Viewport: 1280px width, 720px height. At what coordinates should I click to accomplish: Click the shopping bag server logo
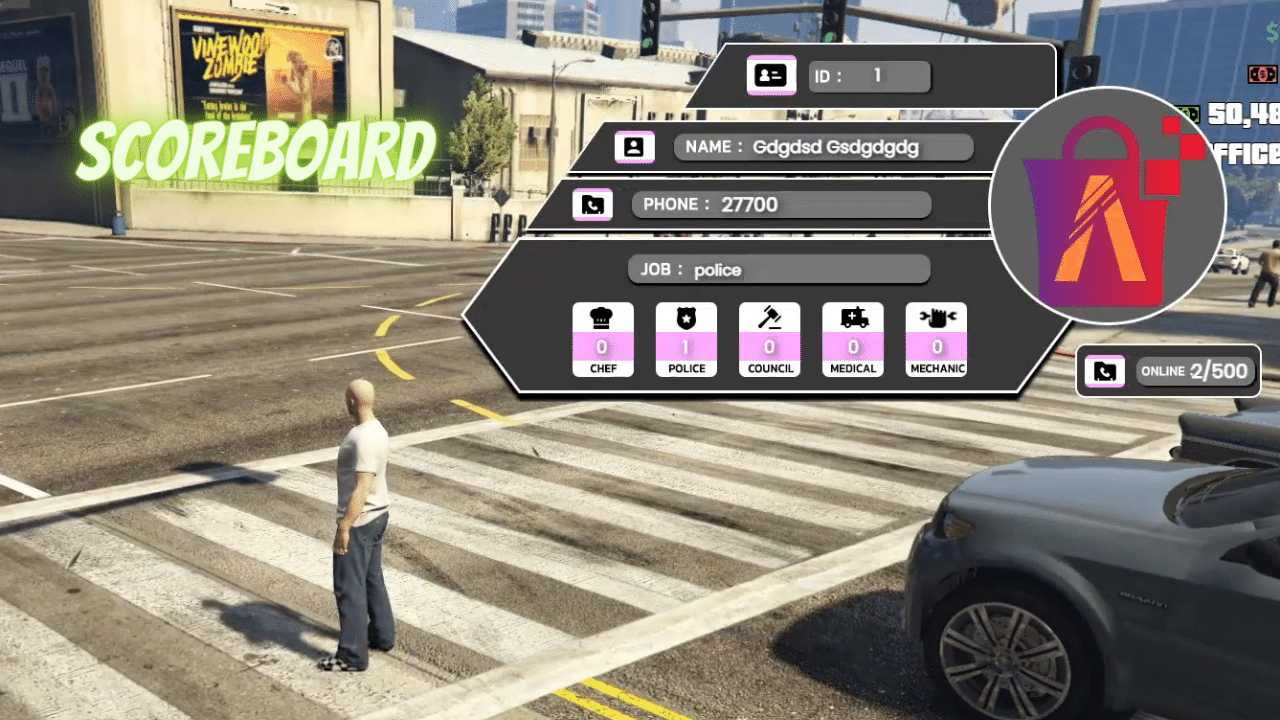[1107, 206]
